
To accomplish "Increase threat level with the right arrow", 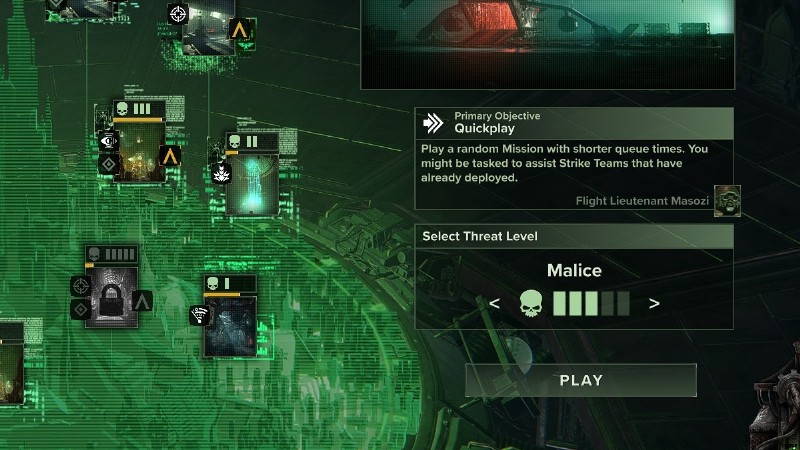I will (x=654, y=303).
